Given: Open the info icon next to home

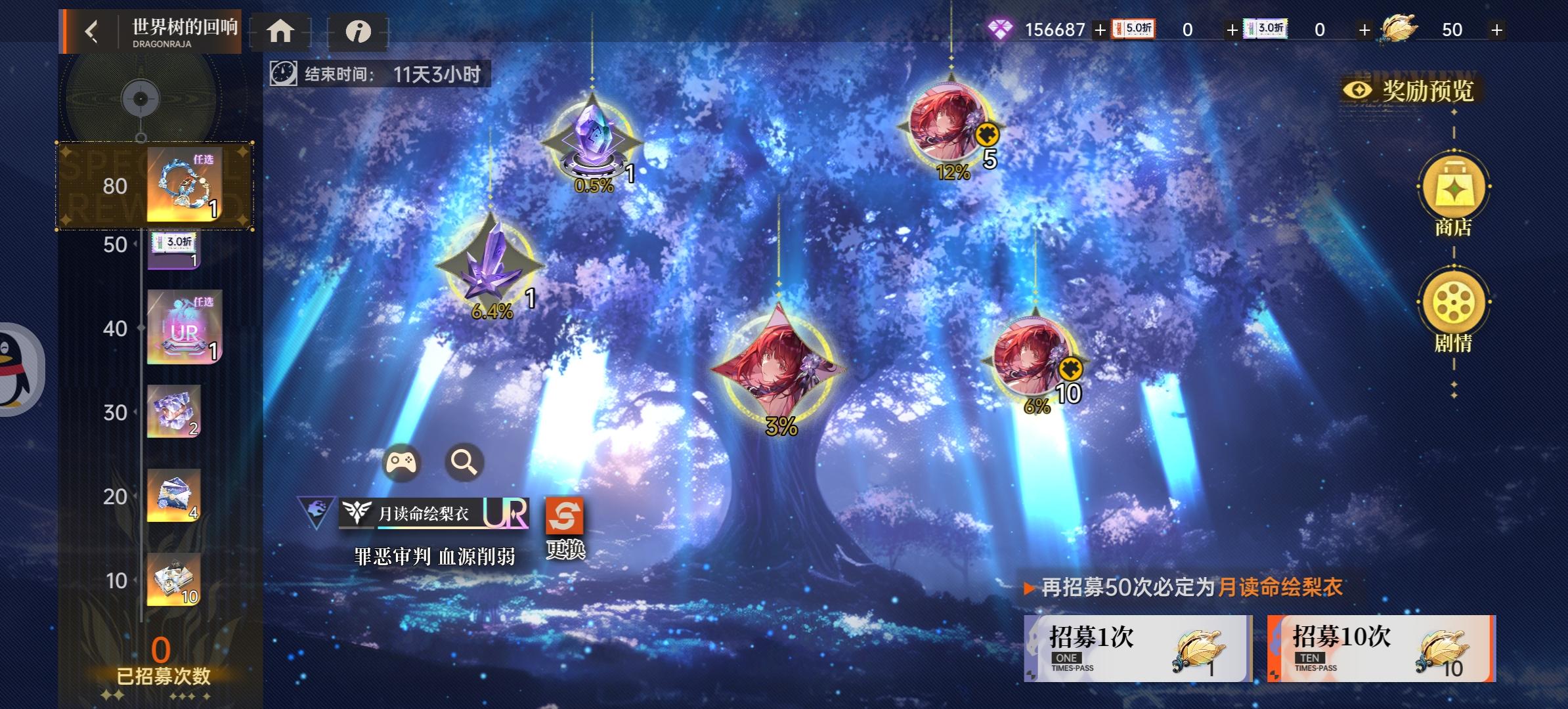Looking at the screenshot, I should tap(359, 31).
